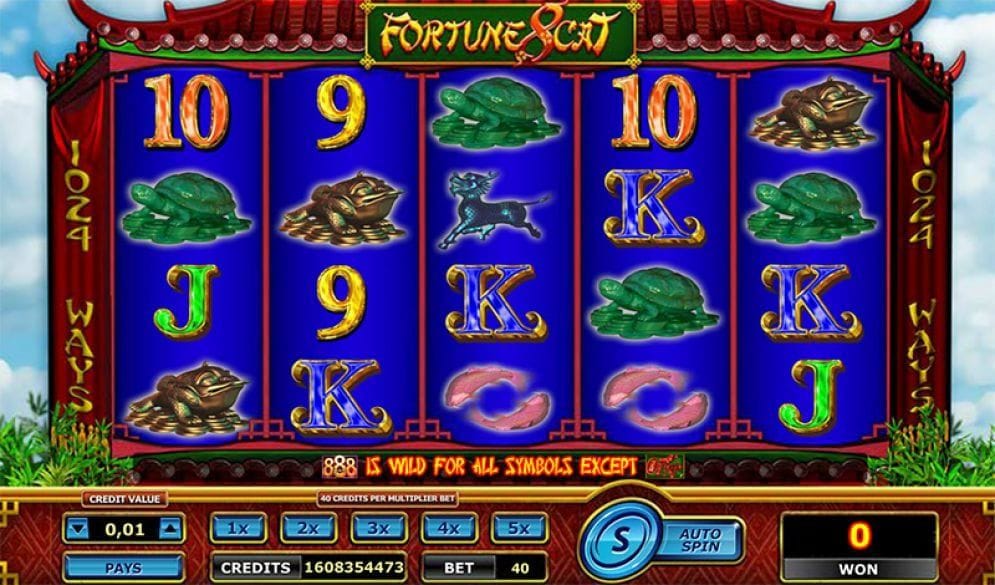Open the Pays table
The width and height of the screenshot is (995, 585).
[x=123, y=567]
